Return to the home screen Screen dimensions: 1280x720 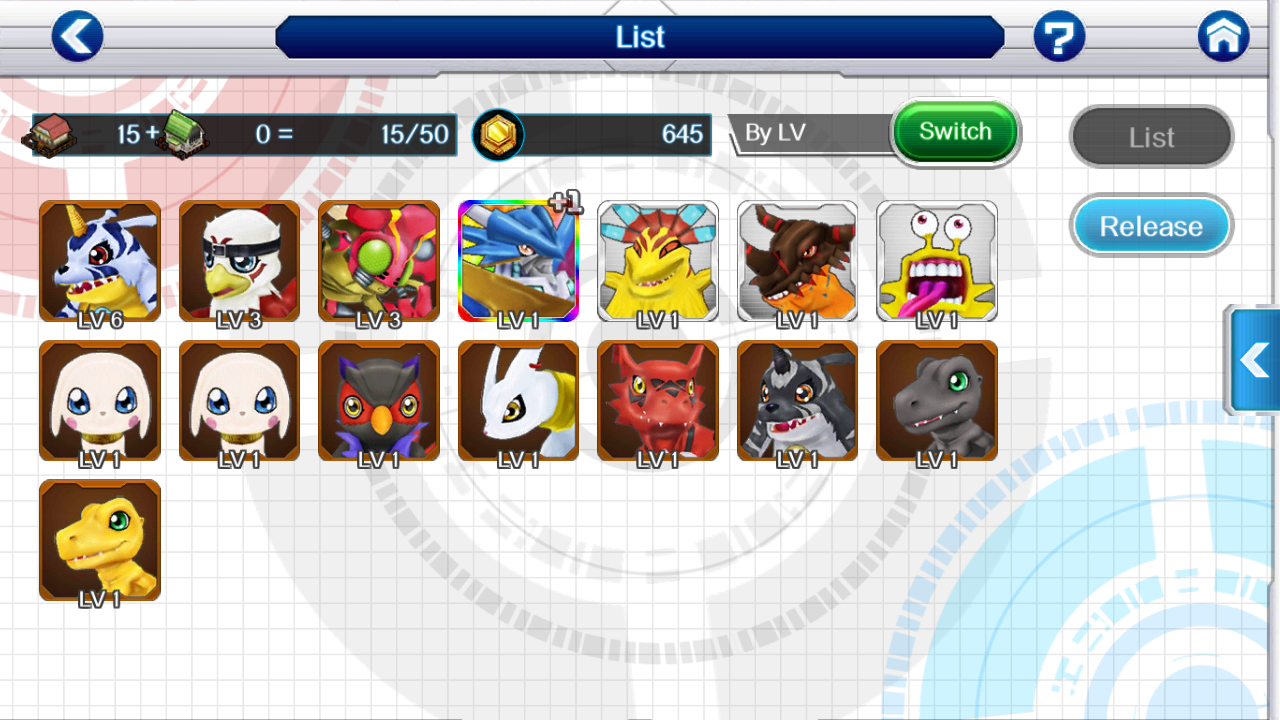coord(1223,37)
